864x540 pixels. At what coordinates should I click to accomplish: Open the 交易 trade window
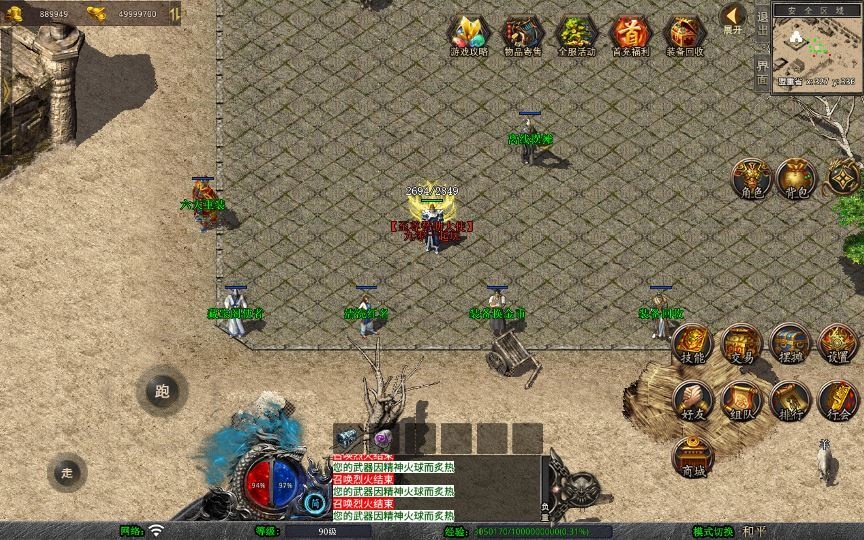[741, 344]
